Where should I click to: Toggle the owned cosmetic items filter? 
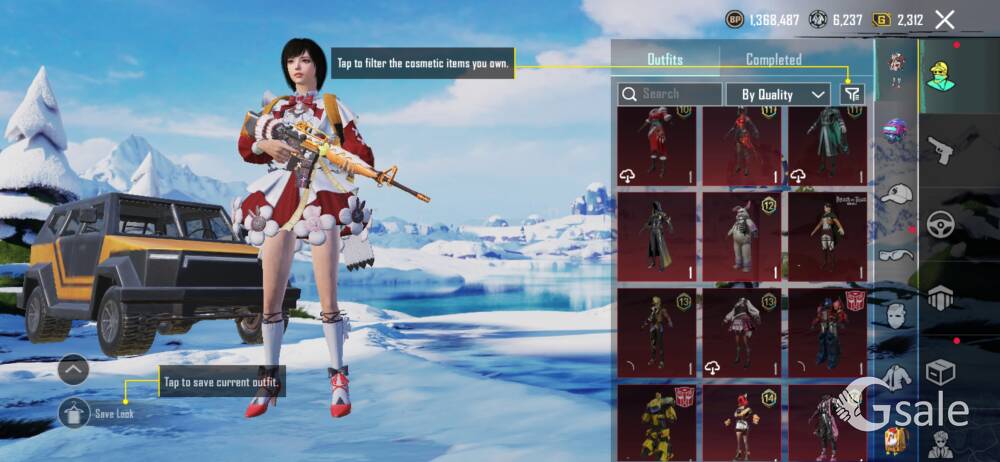(x=851, y=94)
